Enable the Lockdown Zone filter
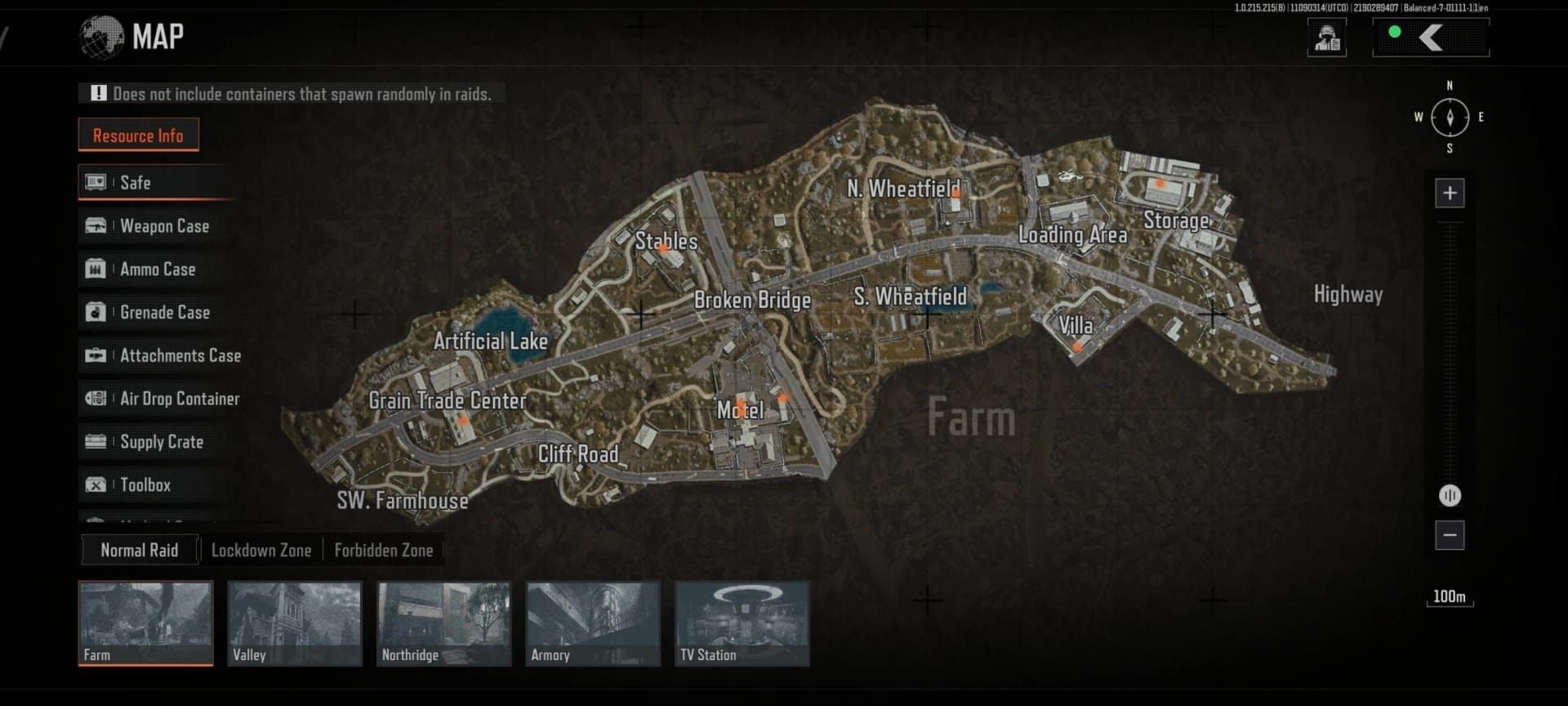 [261, 550]
